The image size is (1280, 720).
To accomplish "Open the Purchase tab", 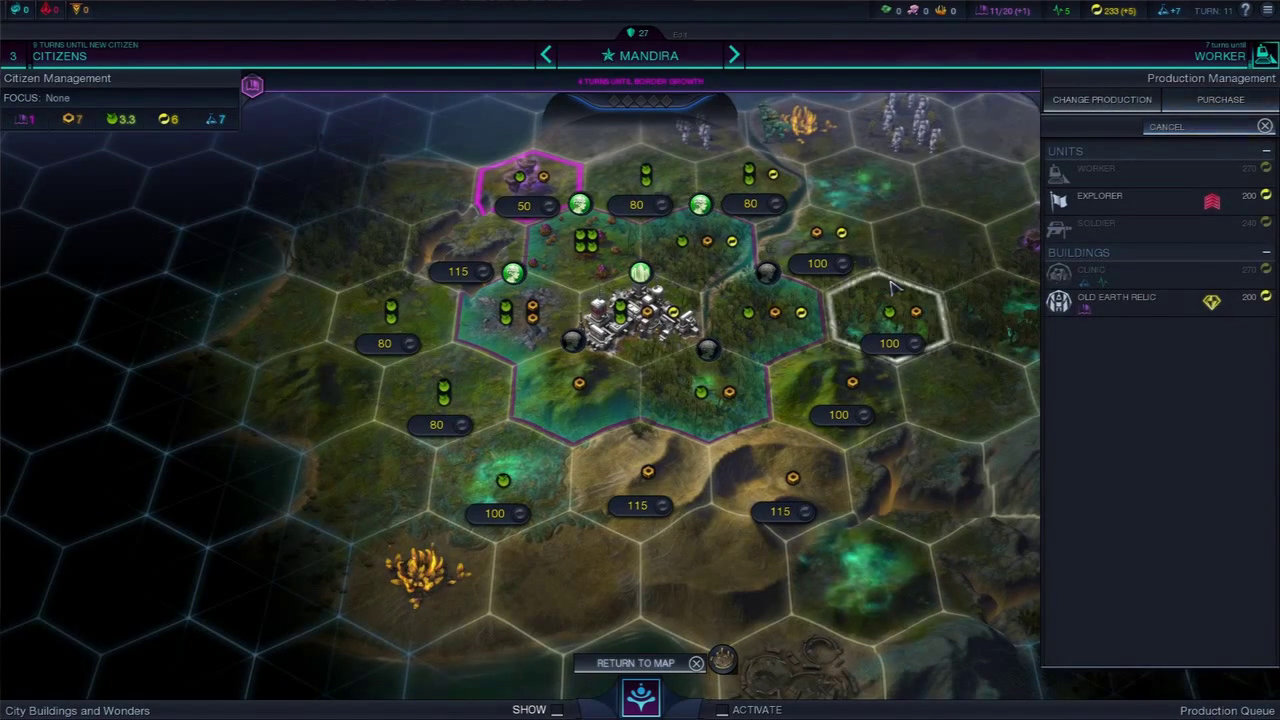I will click(x=1220, y=100).
